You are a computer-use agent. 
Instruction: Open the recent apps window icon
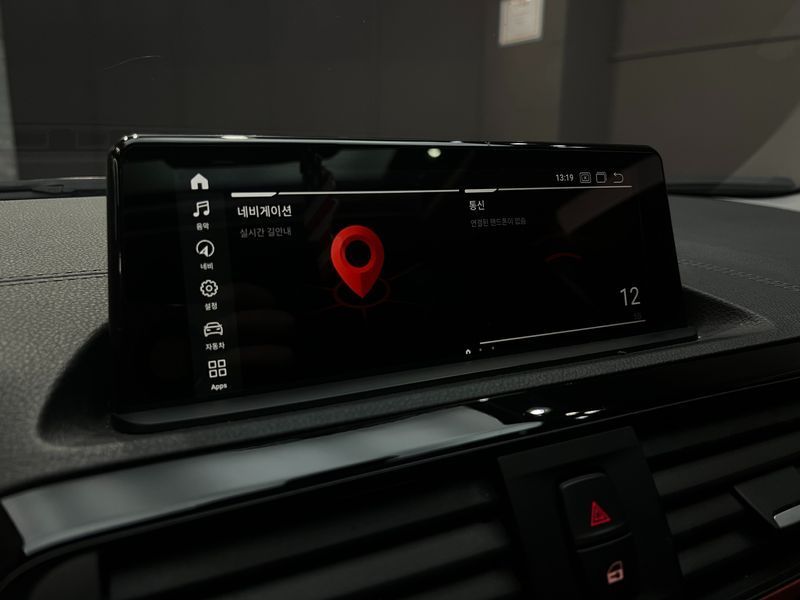tap(601, 178)
